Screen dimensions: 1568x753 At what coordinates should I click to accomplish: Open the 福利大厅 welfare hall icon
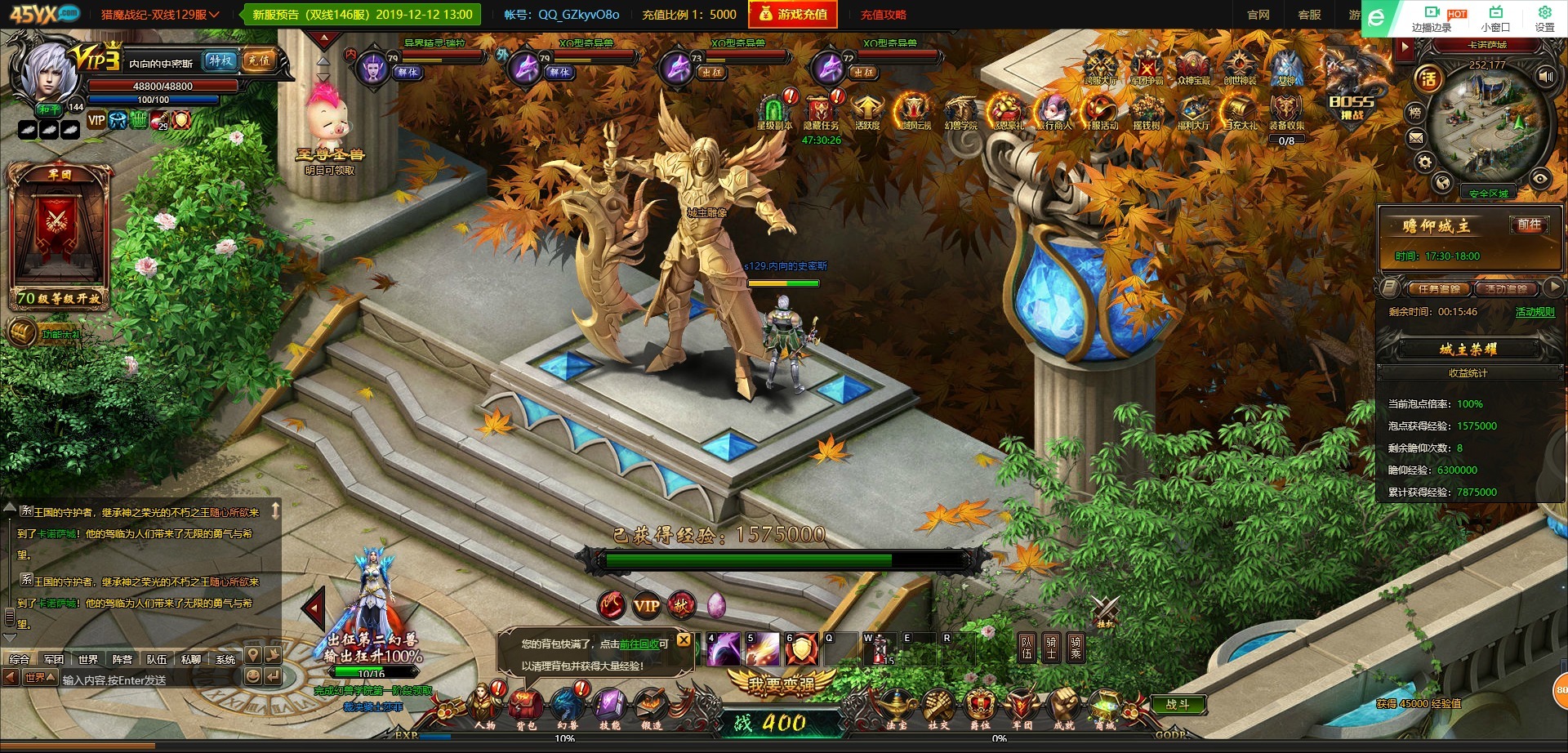[x=1193, y=113]
